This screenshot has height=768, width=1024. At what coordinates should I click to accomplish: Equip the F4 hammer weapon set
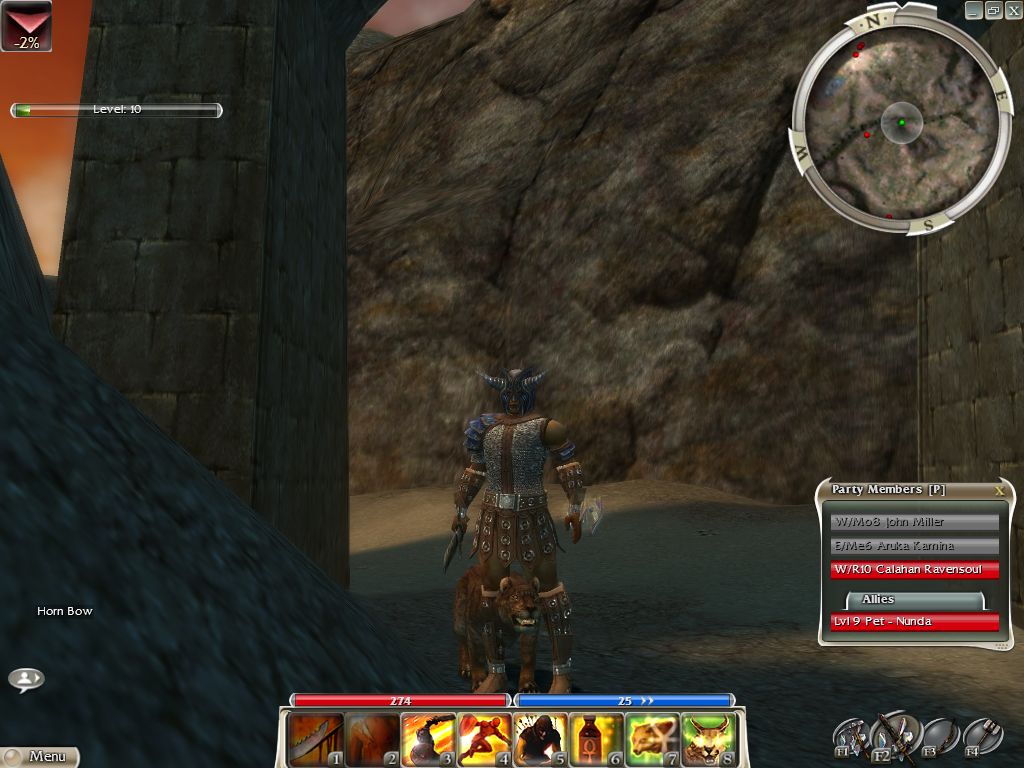(x=983, y=737)
